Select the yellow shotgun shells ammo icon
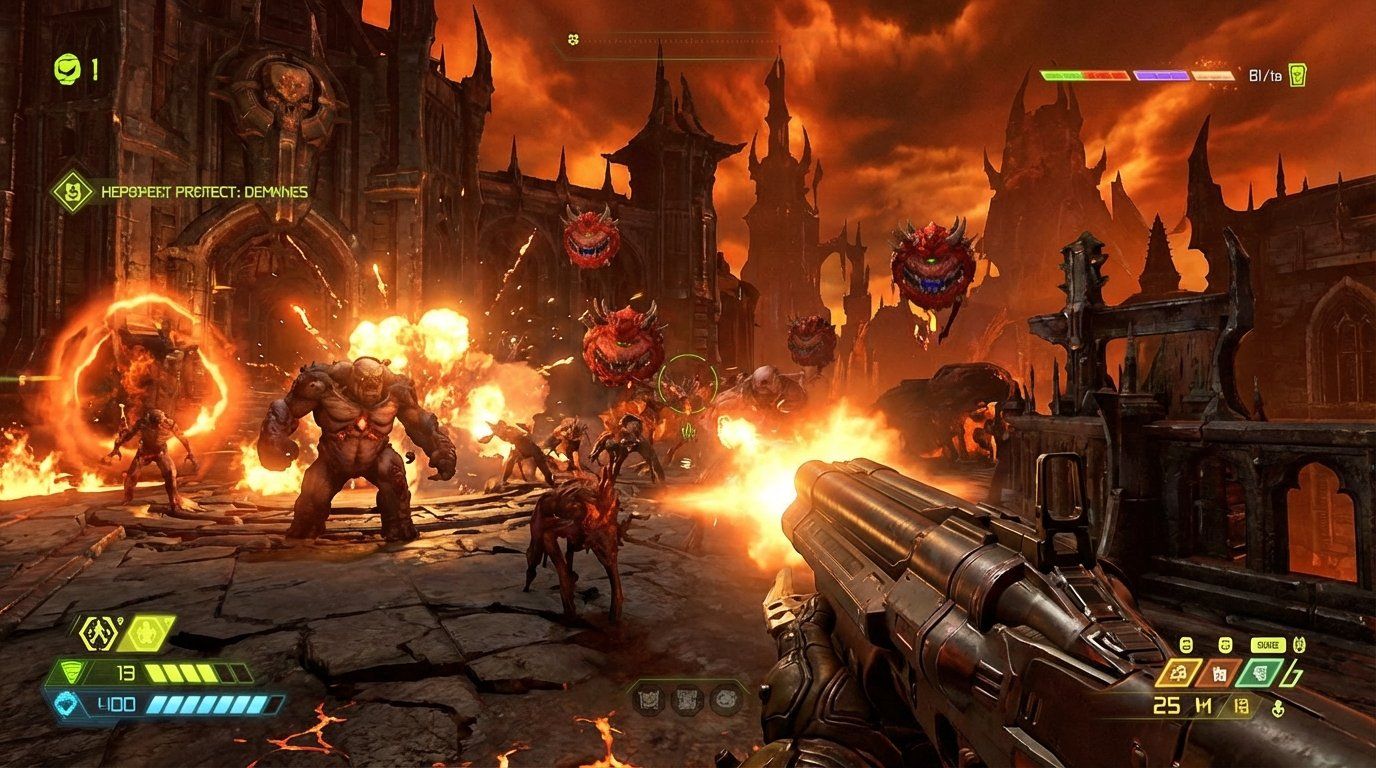The height and width of the screenshot is (768, 1376). (x=1179, y=673)
